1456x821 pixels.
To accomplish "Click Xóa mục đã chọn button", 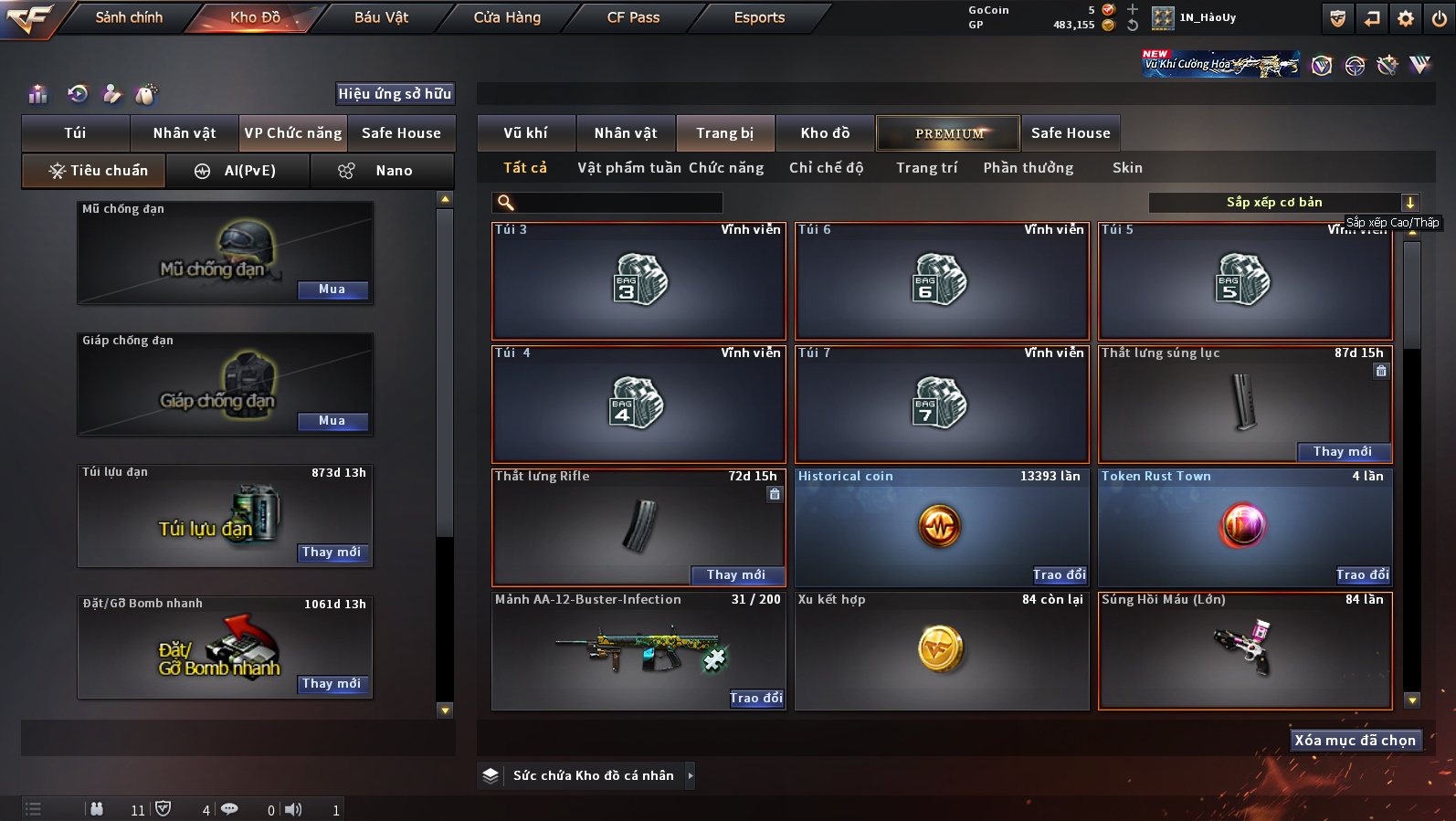I will click(1355, 741).
